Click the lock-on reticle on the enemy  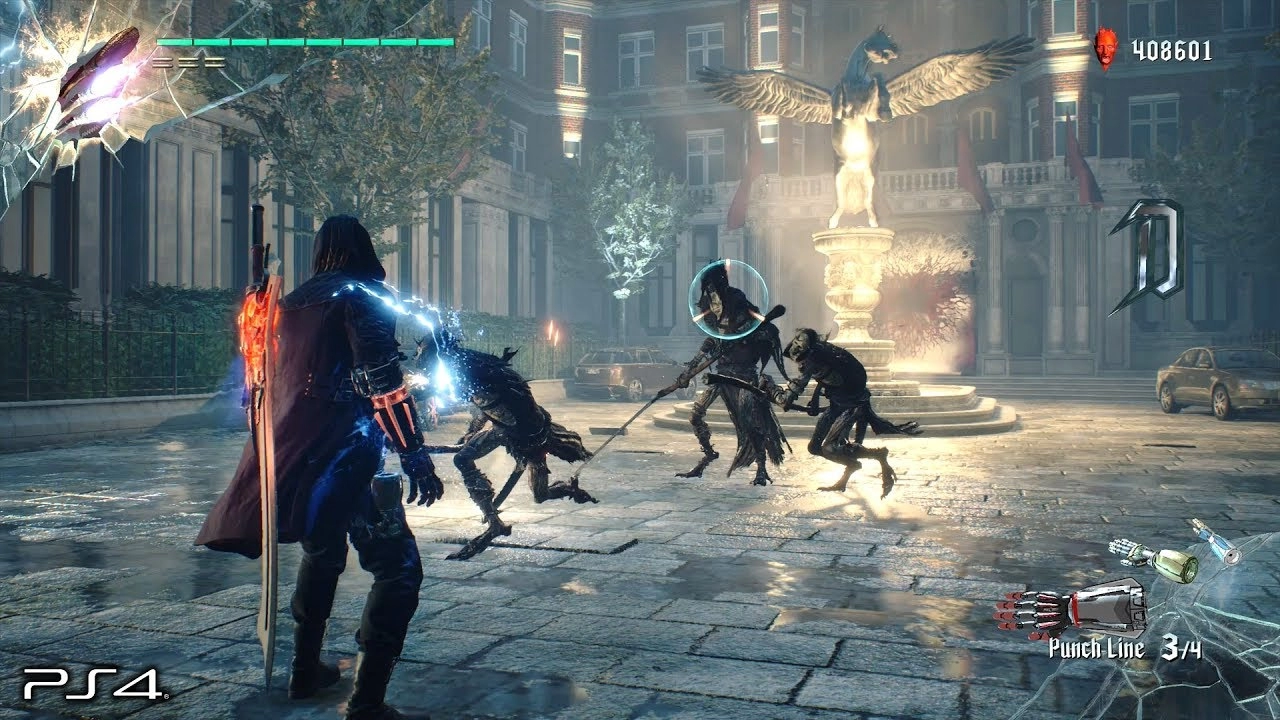728,298
